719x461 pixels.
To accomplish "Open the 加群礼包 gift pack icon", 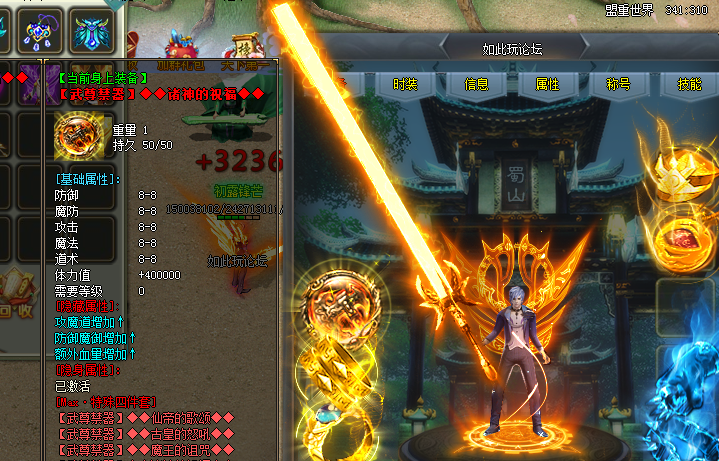I will (x=183, y=48).
